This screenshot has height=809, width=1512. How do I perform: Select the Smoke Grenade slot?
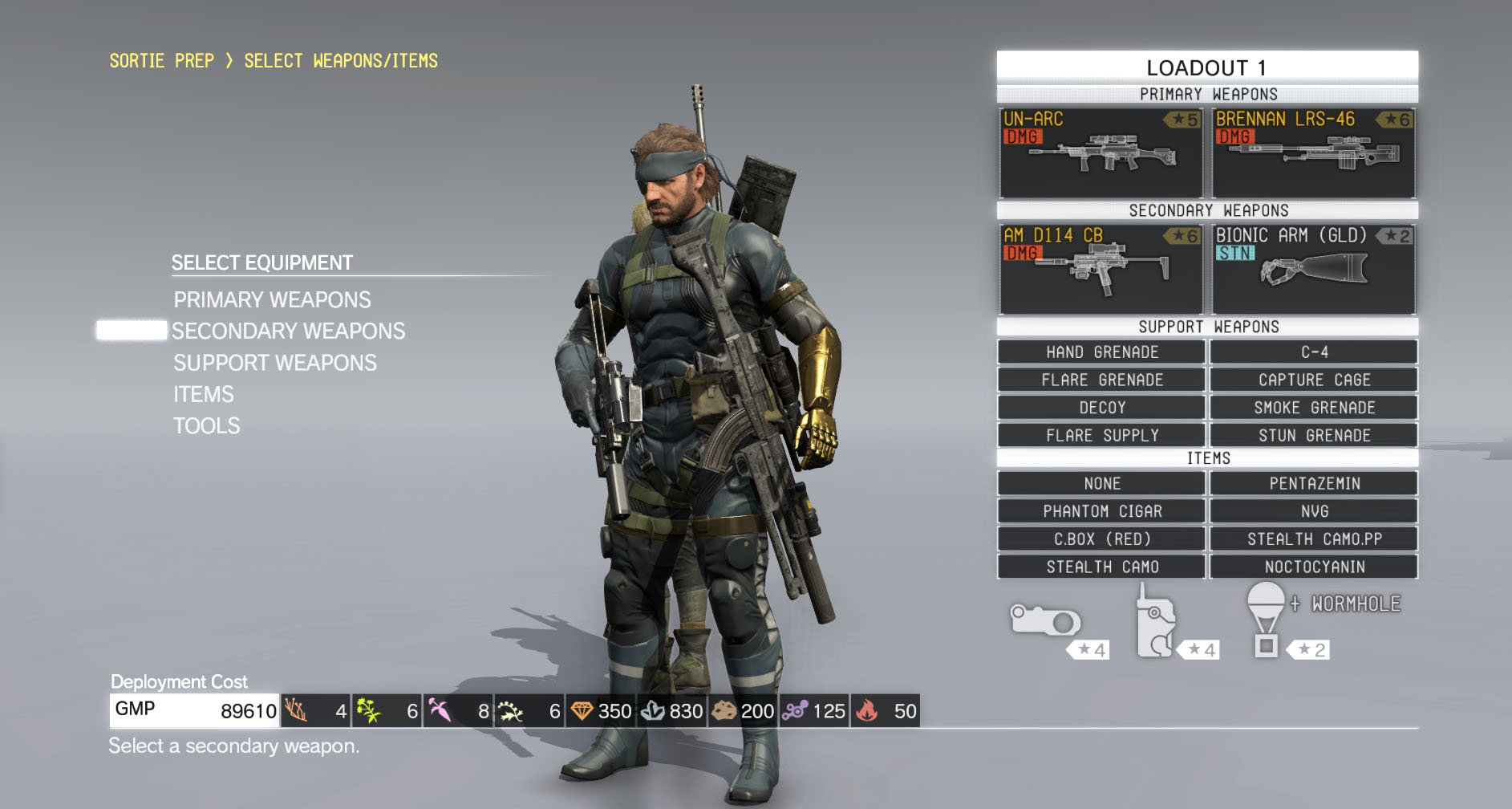[1314, 408]
